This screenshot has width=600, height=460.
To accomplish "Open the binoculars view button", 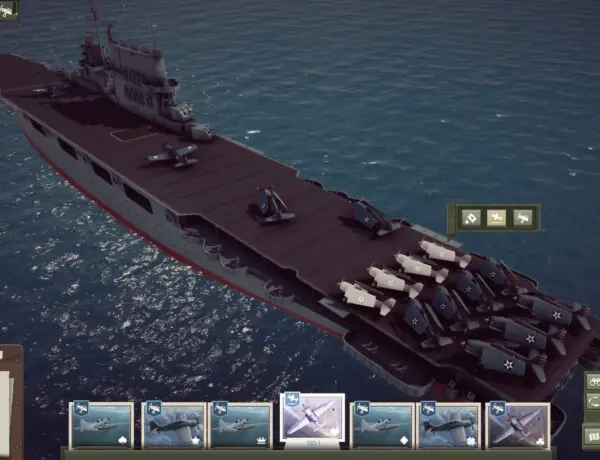I will click(x=592, y=382).
